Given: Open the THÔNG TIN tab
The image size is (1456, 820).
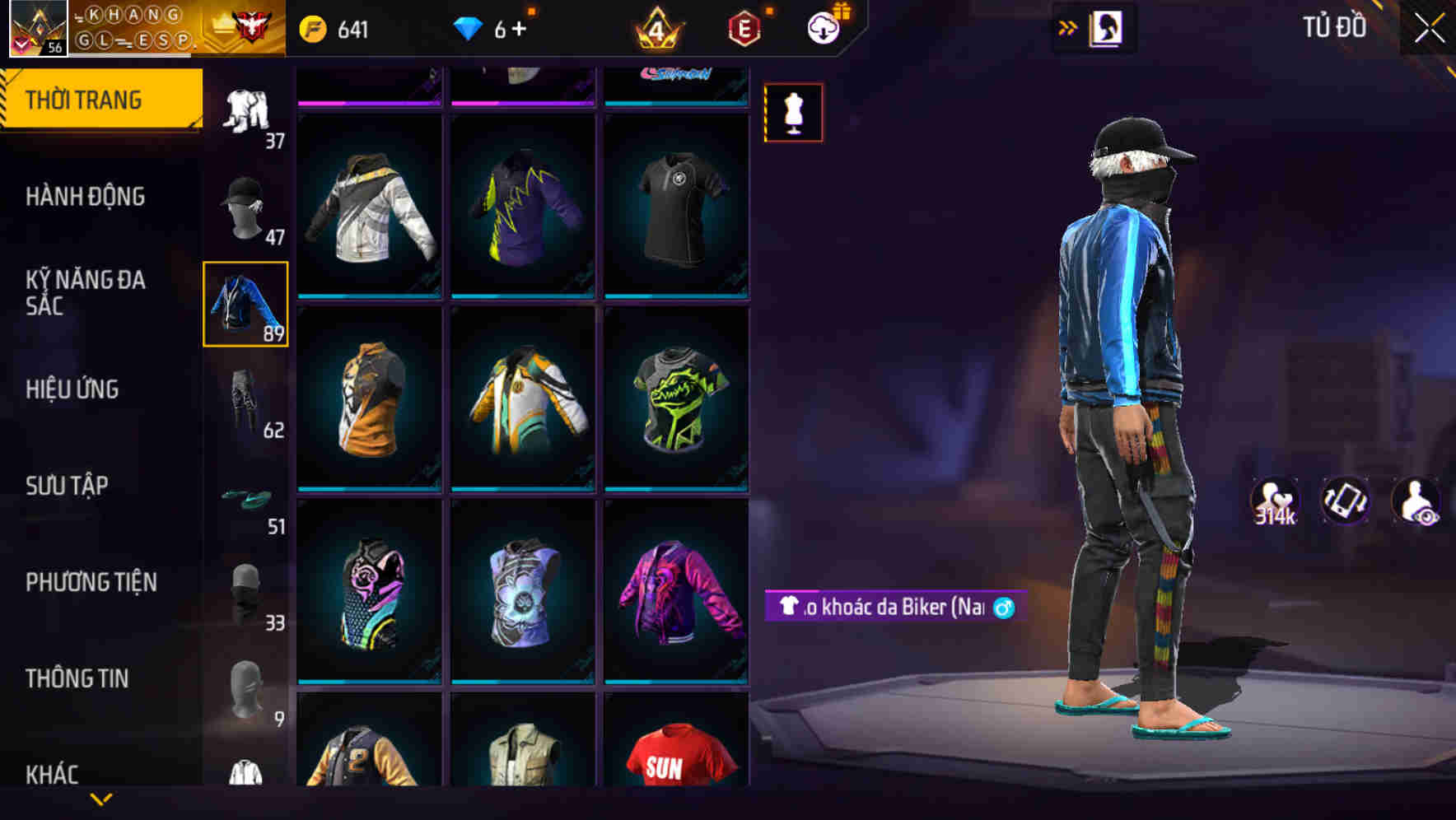Looking at the screenshot, I should (x=78, y=679).
